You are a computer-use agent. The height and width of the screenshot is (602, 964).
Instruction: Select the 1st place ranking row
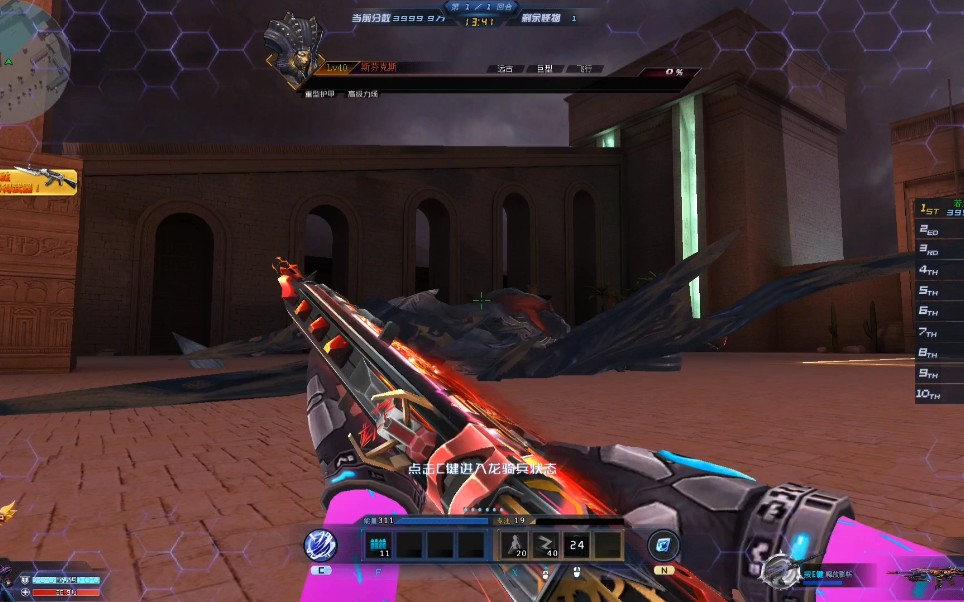tap(940, 210)
